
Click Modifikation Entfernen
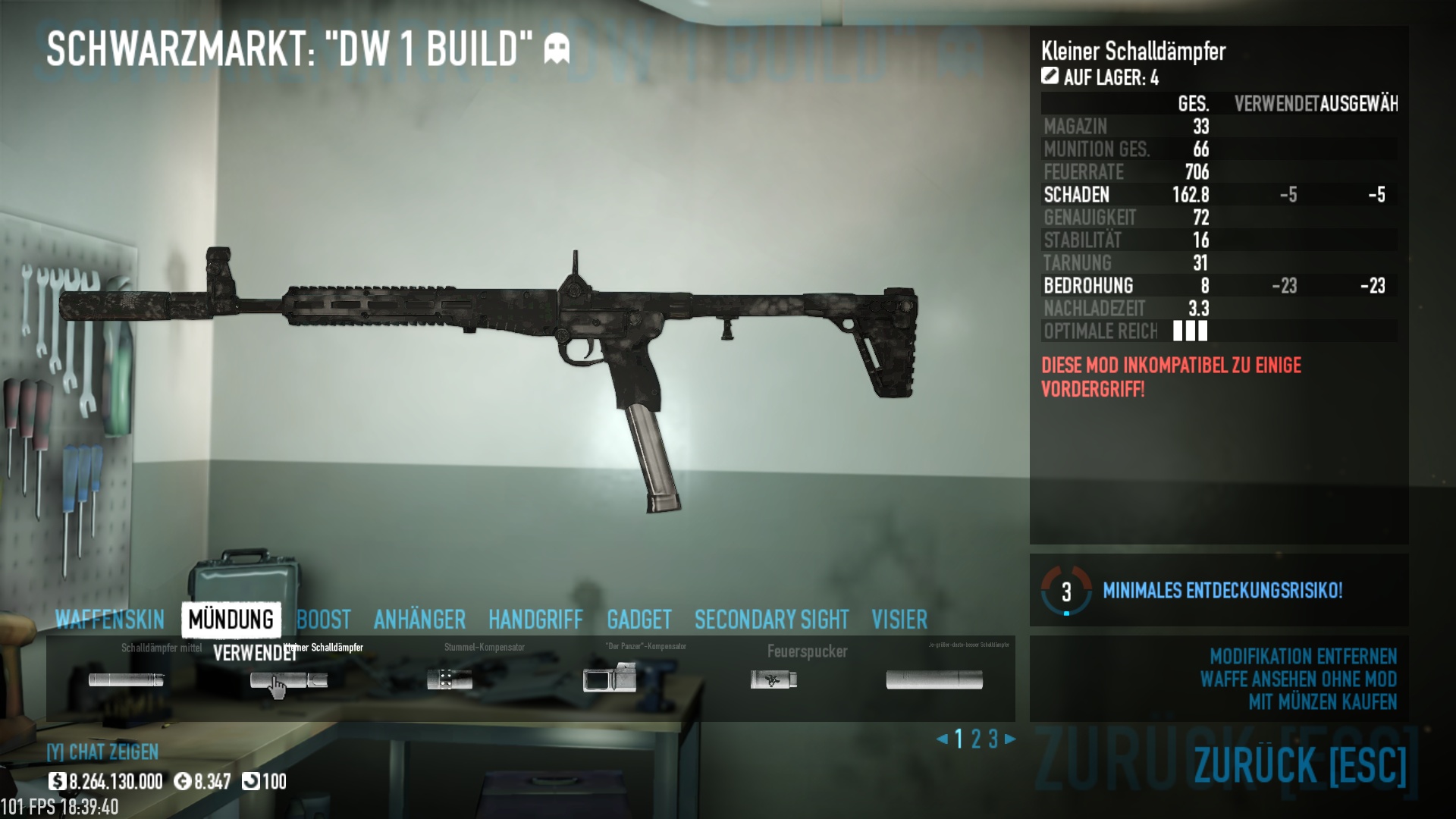click(1302, 656)
